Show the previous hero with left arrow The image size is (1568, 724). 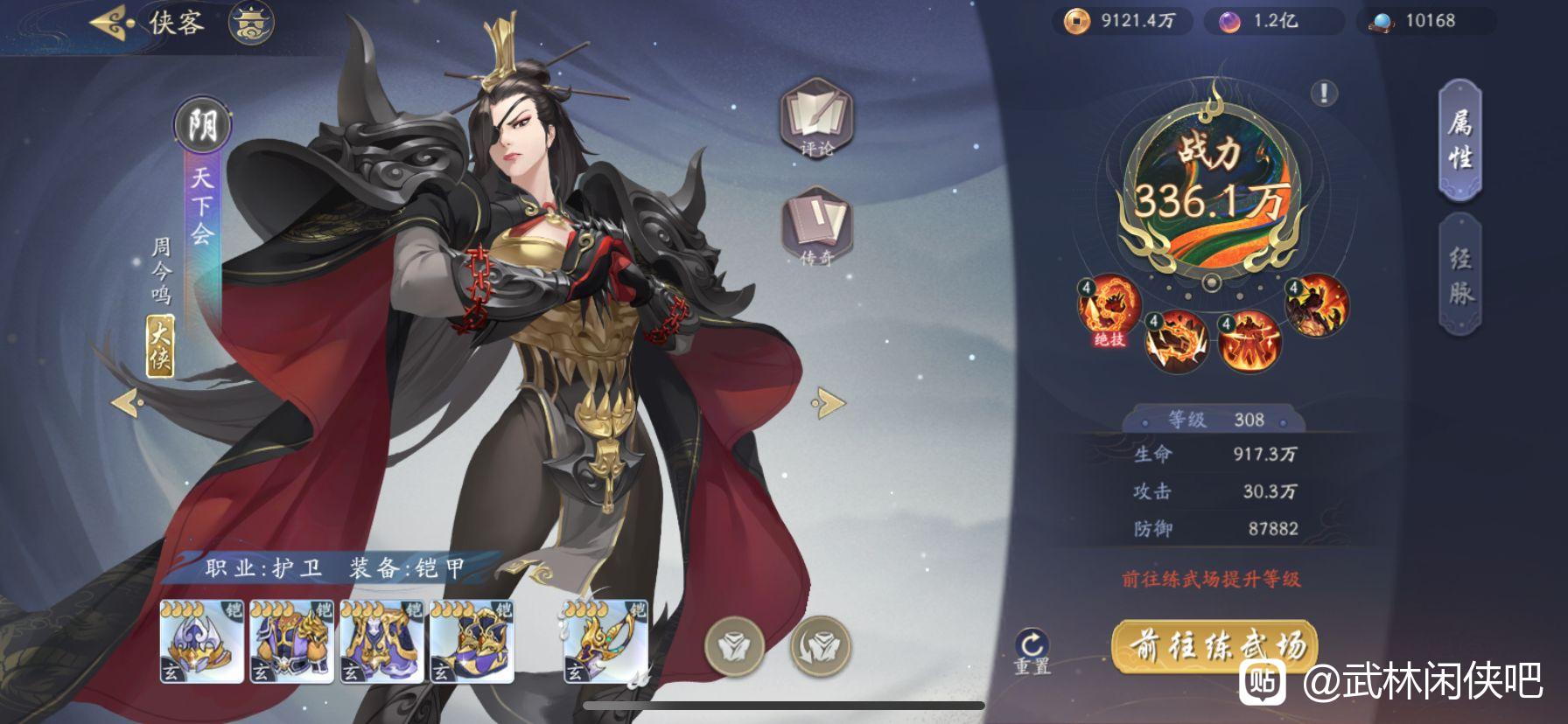coord(128,403)
